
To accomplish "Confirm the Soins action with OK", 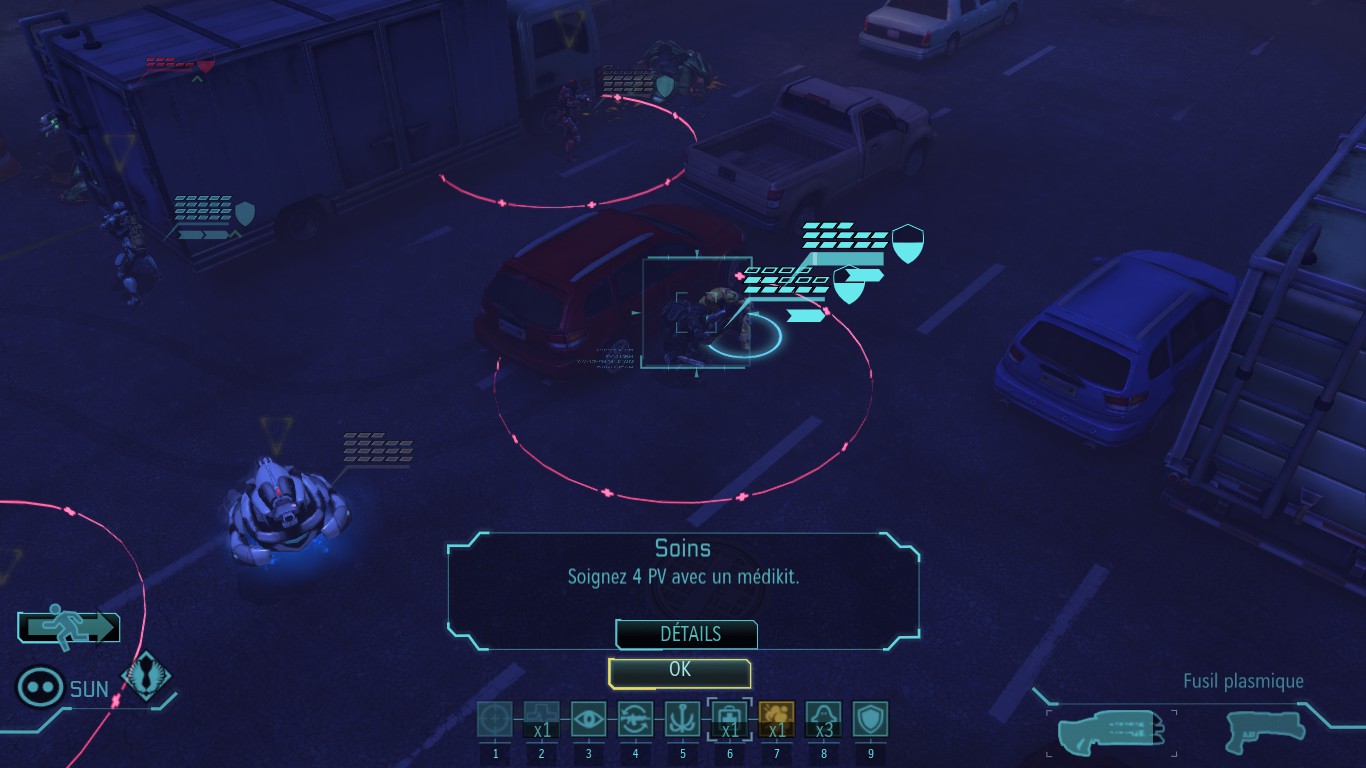I will coord(679,672).
